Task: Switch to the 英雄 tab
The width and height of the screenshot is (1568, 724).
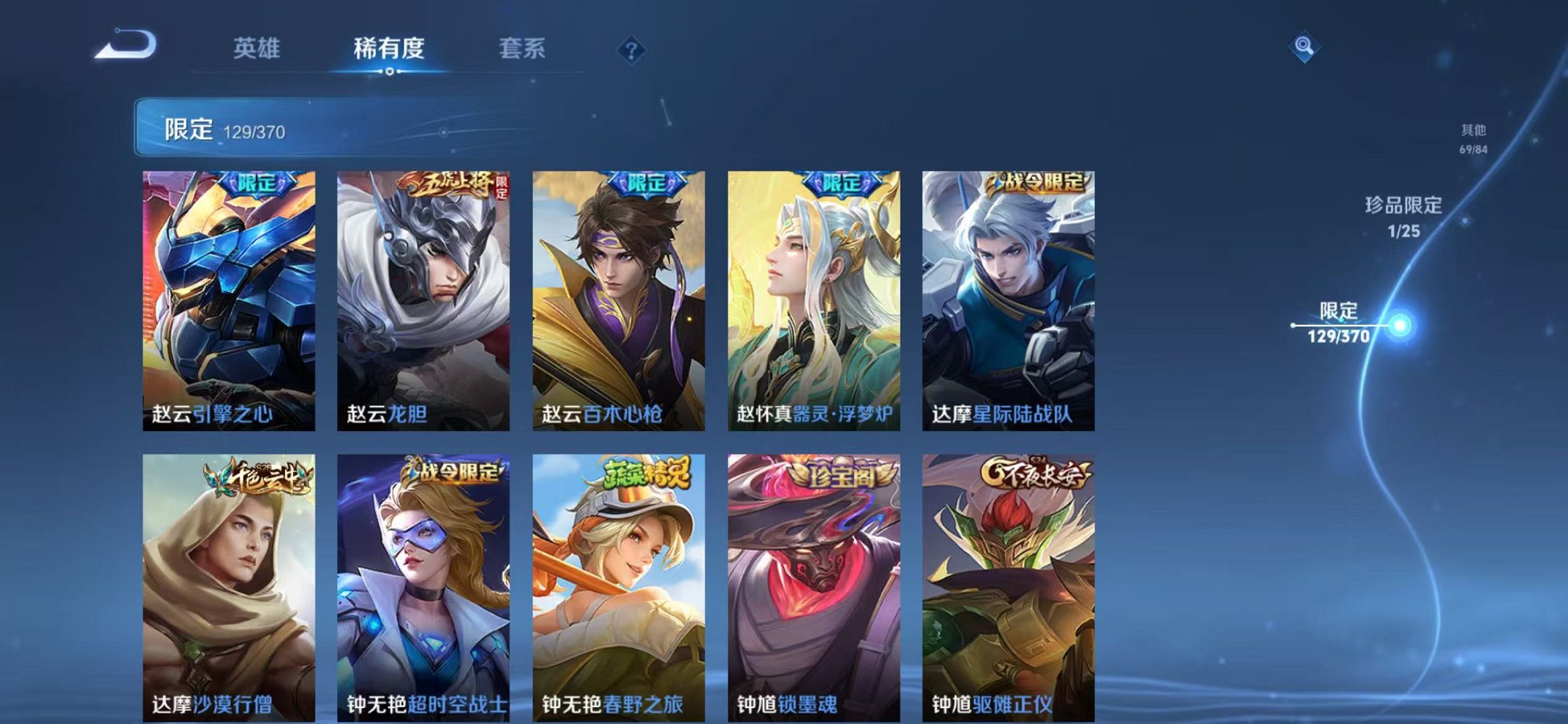Action: (258, 48)
